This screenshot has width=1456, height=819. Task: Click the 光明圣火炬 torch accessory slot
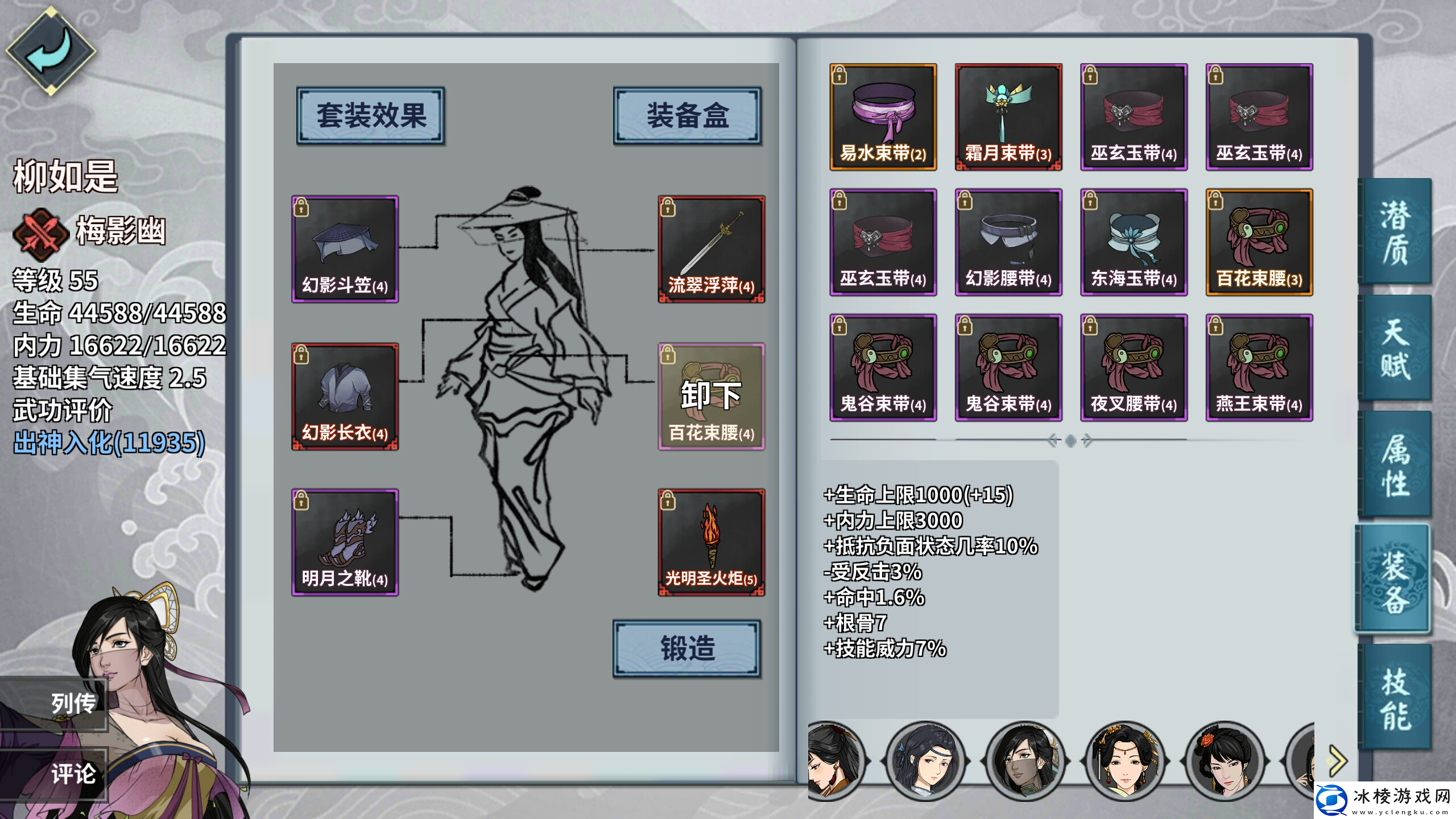(x=711, y=543)
